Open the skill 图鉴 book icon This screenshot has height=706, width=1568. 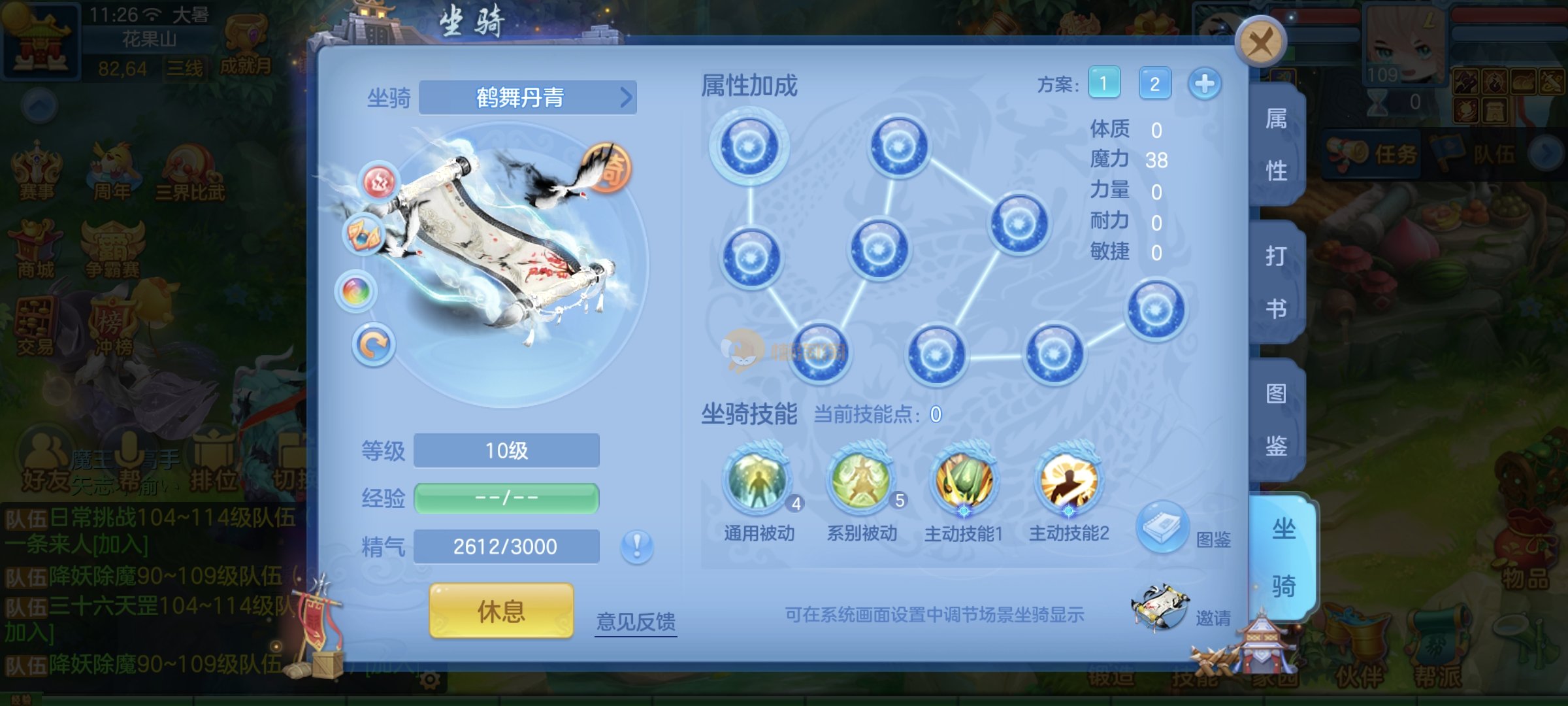click(x=1162, y=526)
